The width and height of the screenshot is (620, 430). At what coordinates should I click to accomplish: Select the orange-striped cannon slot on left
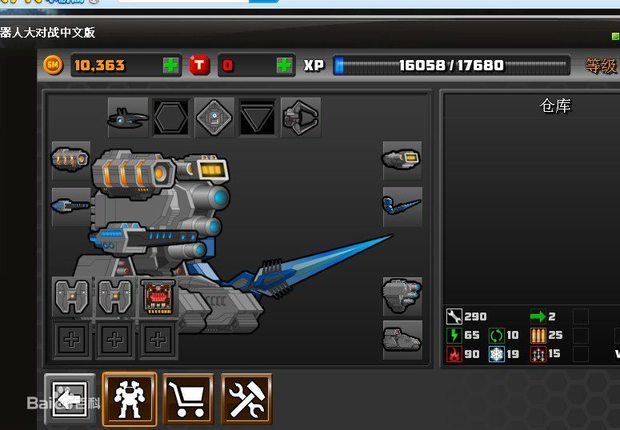[71, 160]
